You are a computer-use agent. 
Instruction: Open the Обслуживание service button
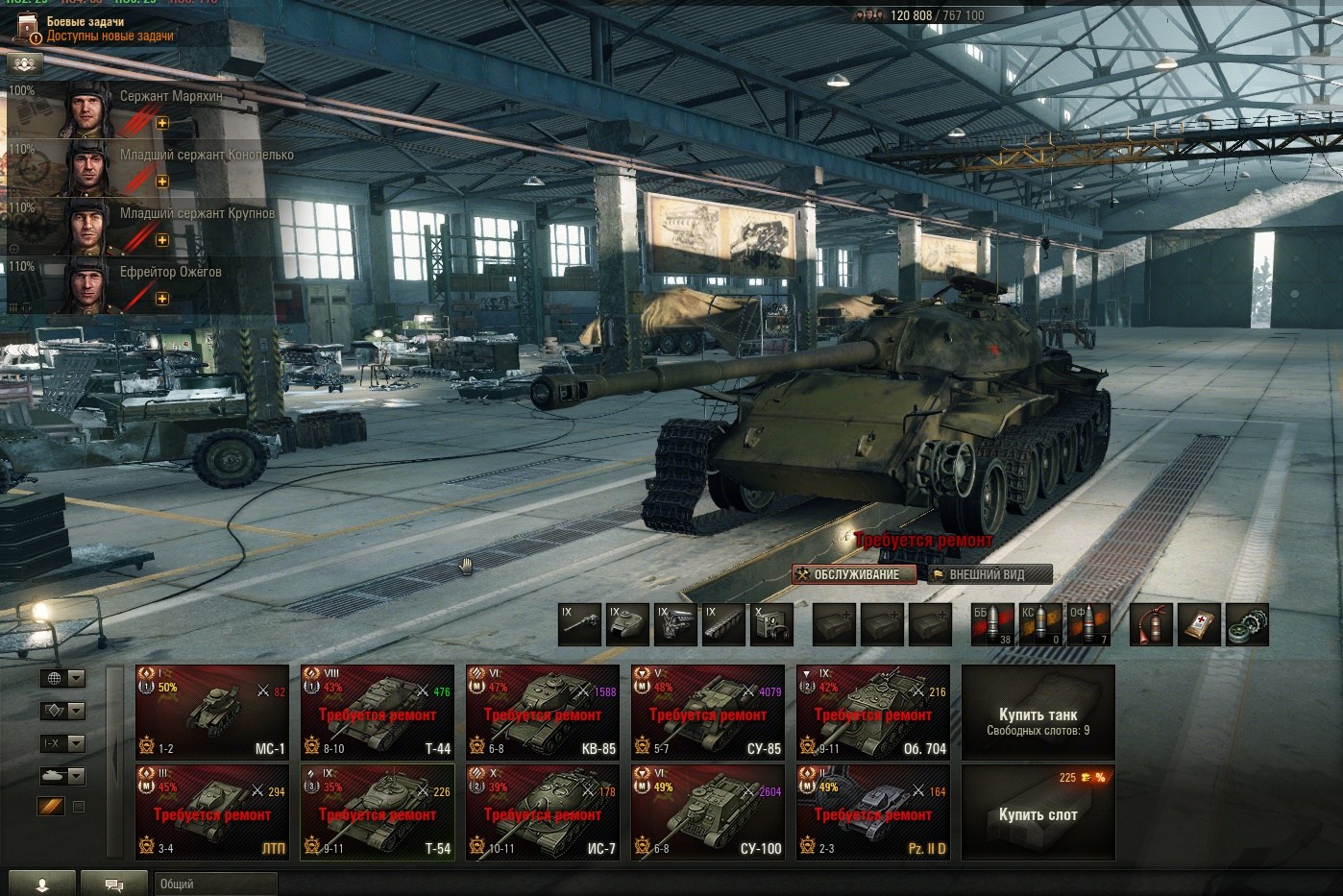854,574
